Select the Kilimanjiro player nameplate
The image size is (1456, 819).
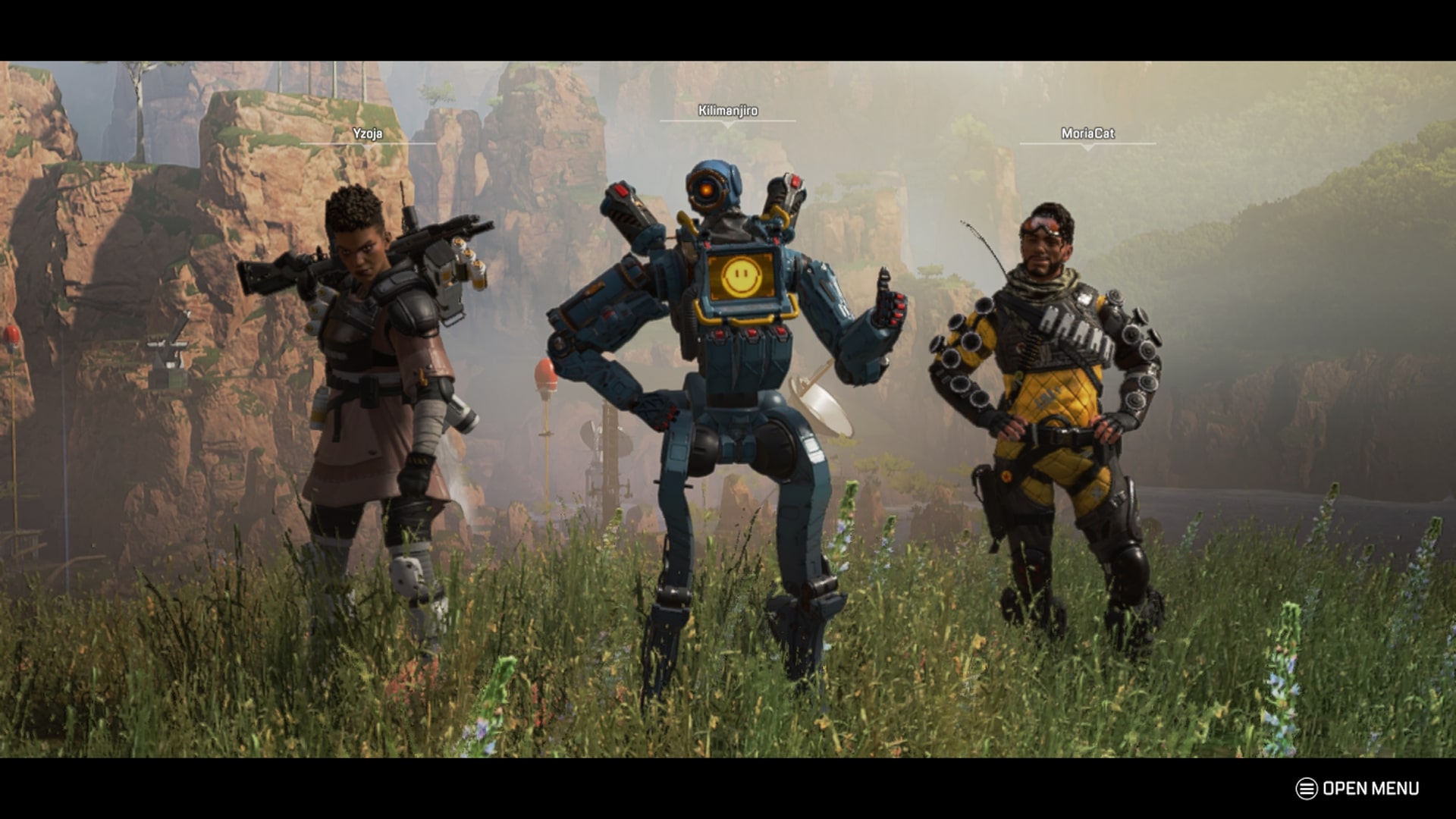730,111
